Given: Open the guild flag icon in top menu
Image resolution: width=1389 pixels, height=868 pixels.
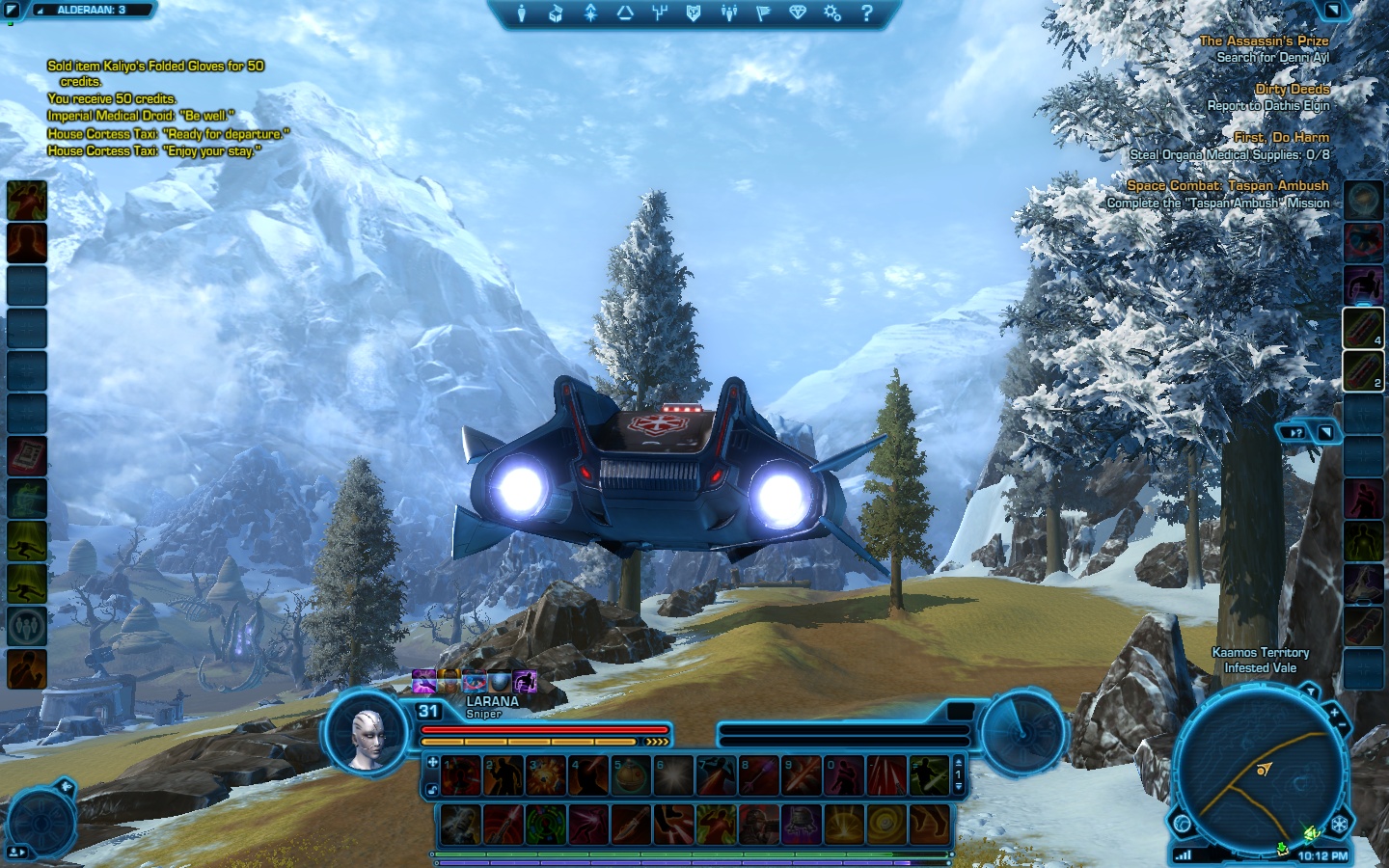Looking at the screenshot, I should [763, 14].
